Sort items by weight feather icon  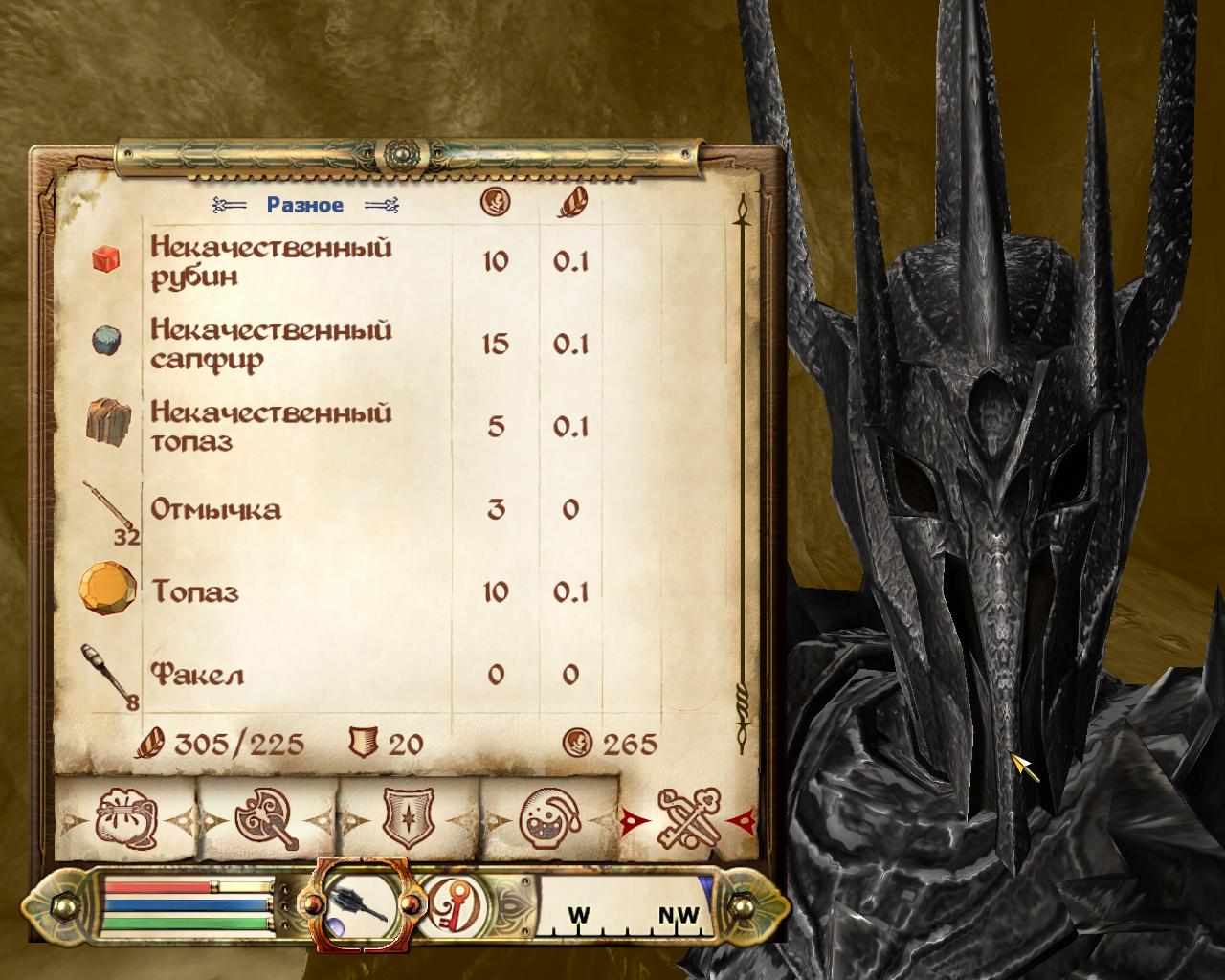pos(571,202)
